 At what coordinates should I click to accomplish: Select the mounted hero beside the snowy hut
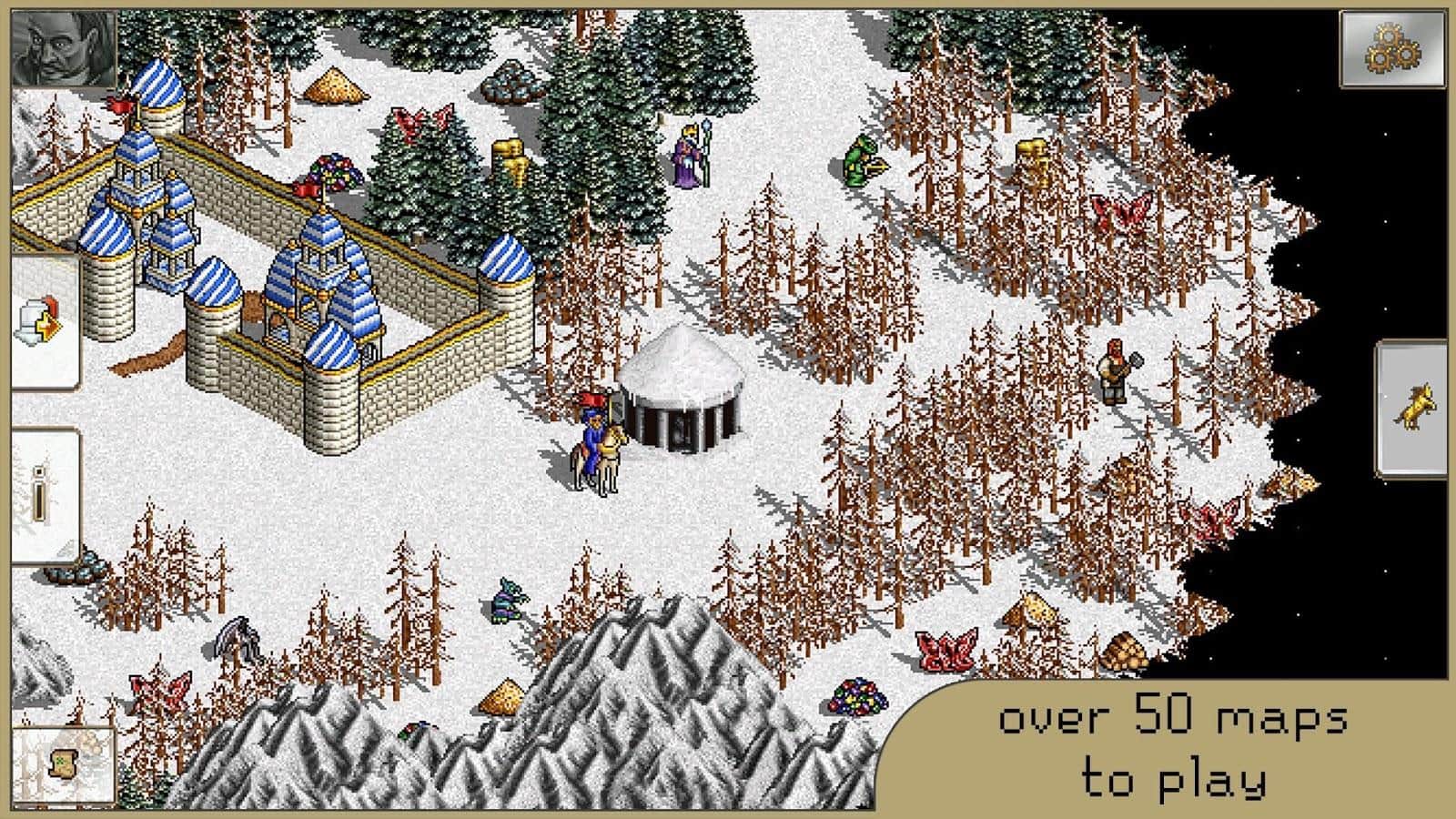(x=593, y=446)
